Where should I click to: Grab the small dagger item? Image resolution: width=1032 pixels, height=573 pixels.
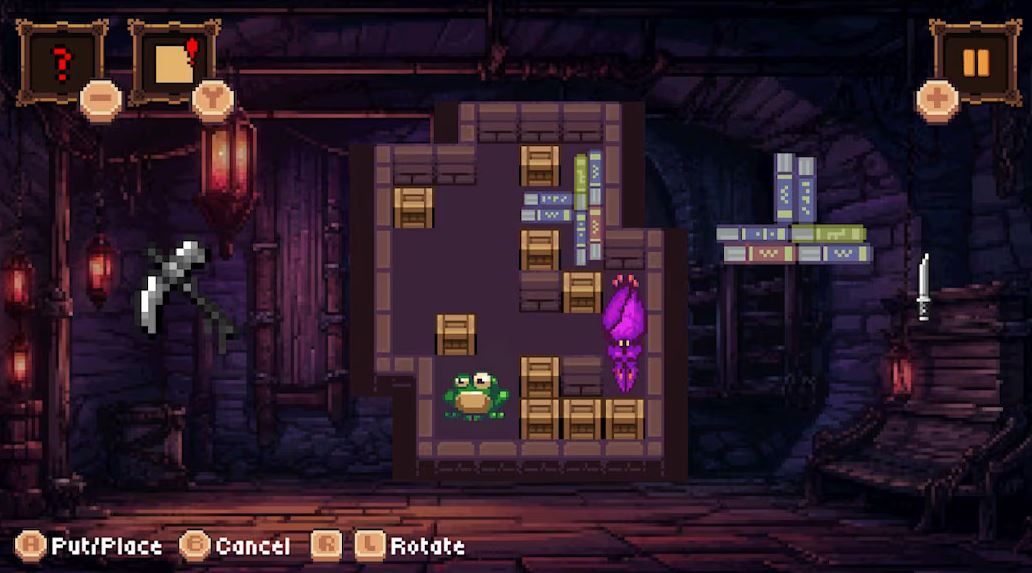[924, 287]
